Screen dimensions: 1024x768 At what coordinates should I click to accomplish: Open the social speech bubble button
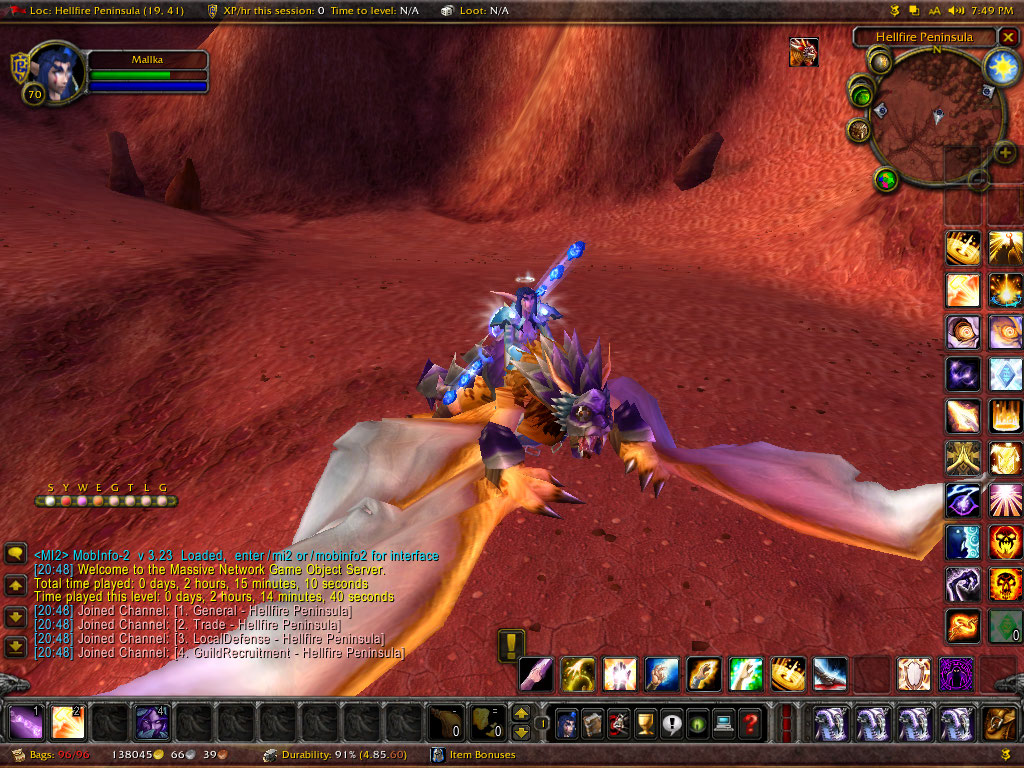(x=670, y=722)
